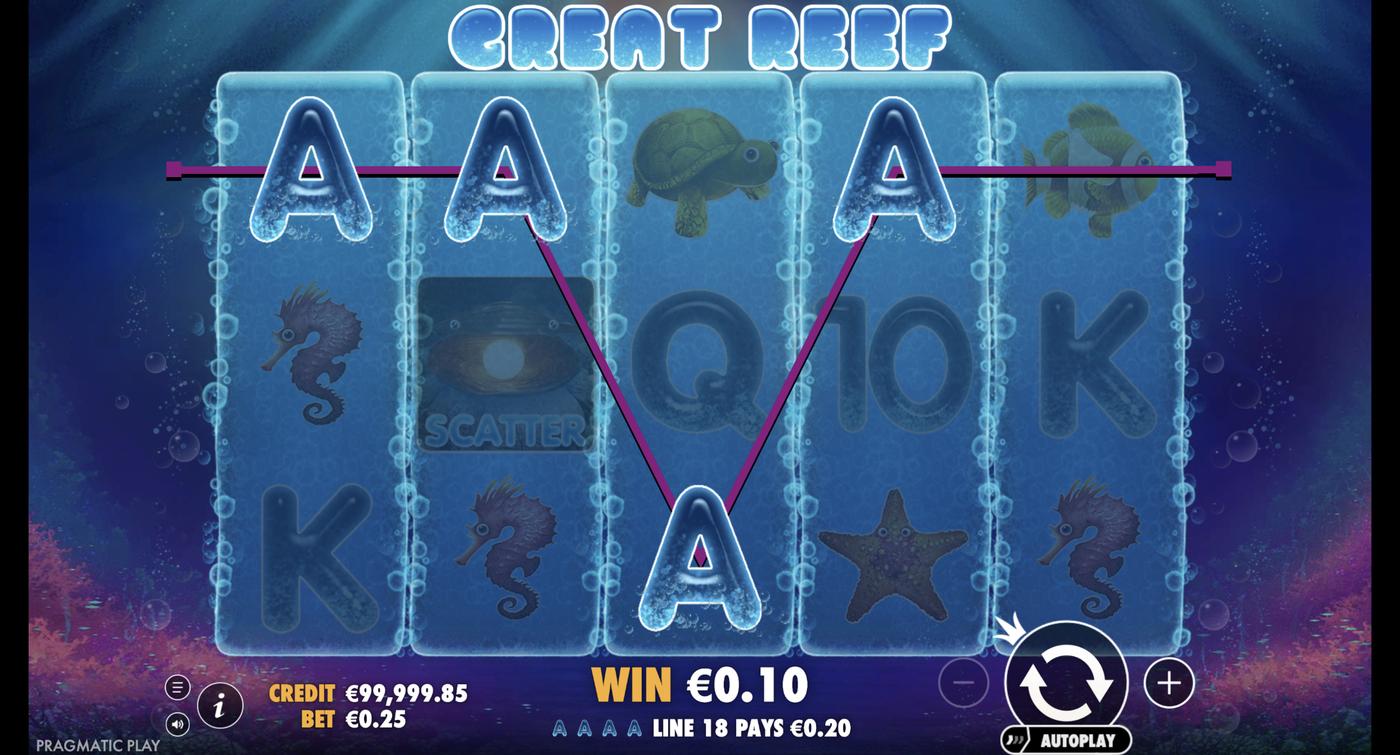Click the Pragmatic Play logo

pos(96,745)
